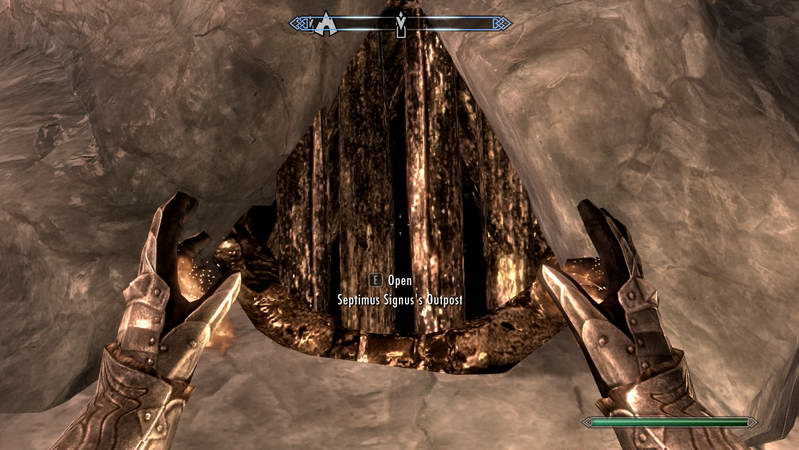Select the quest arrow marker on the compass
Image resolution: width=799 pixels, height=450 pixels.
click(401, 25)
